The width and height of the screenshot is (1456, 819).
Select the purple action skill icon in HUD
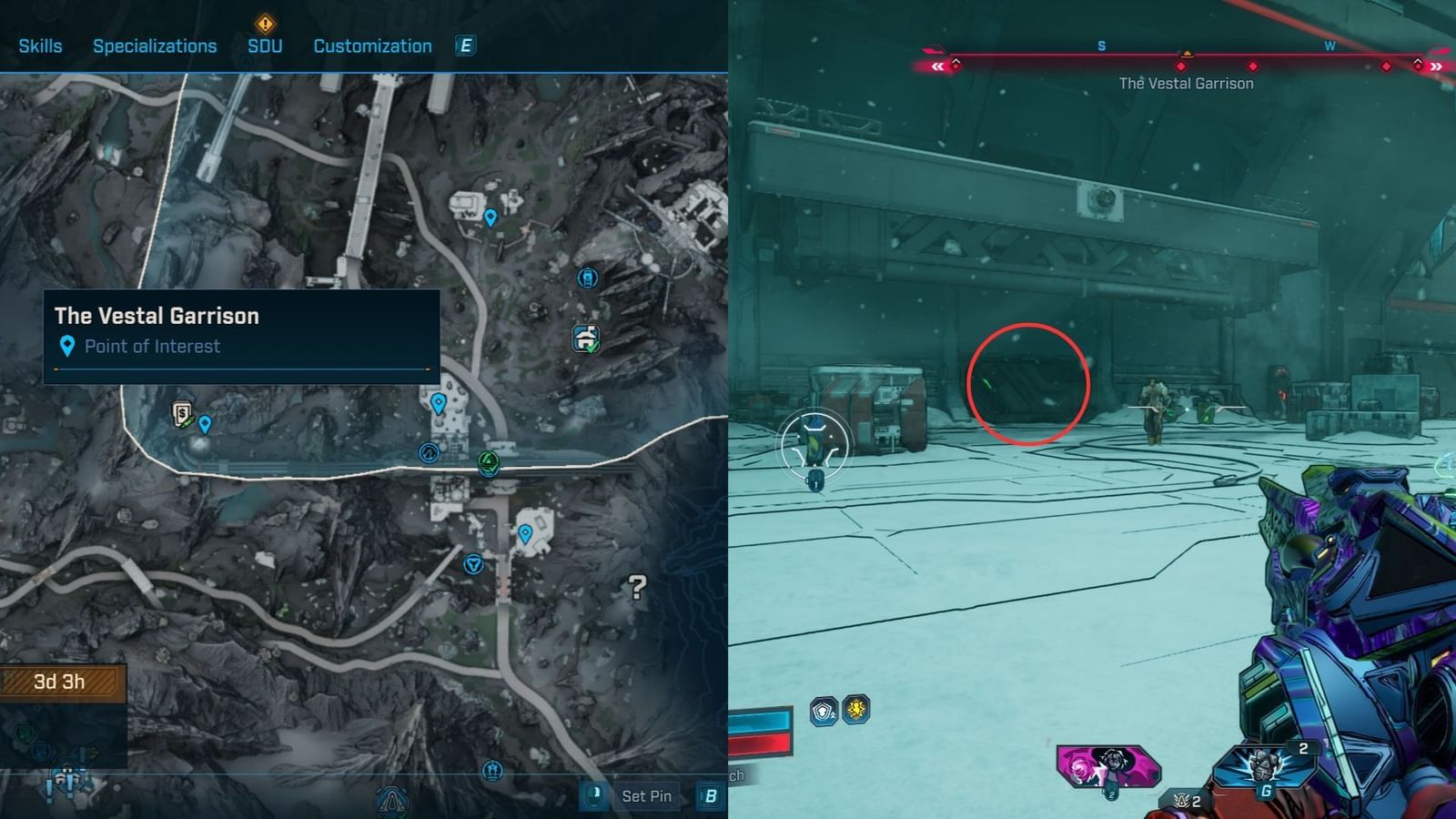(x=1110, y=764)
